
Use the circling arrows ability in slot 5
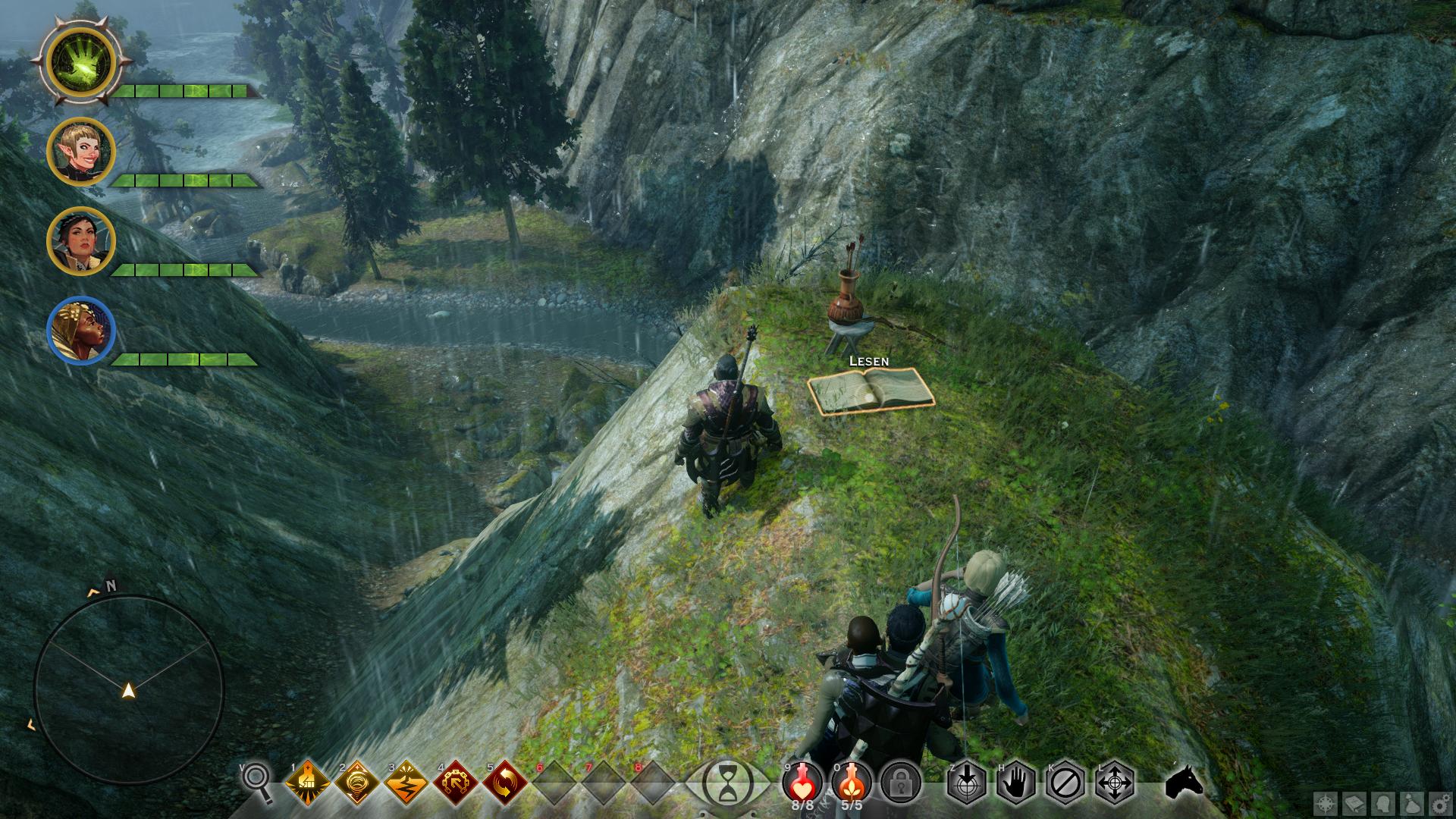pos(504,782)
